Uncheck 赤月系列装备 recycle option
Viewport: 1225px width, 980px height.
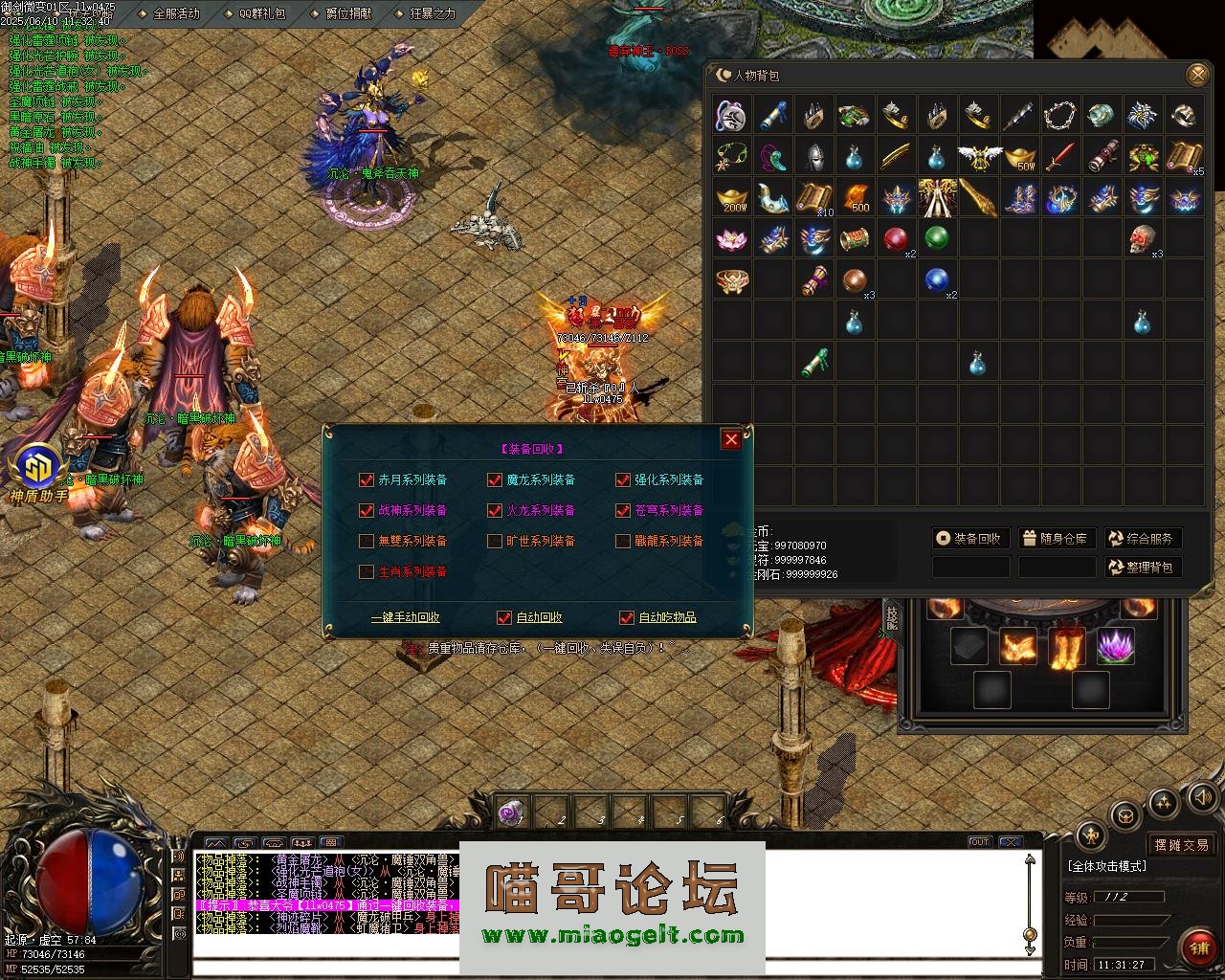[366, 479]
